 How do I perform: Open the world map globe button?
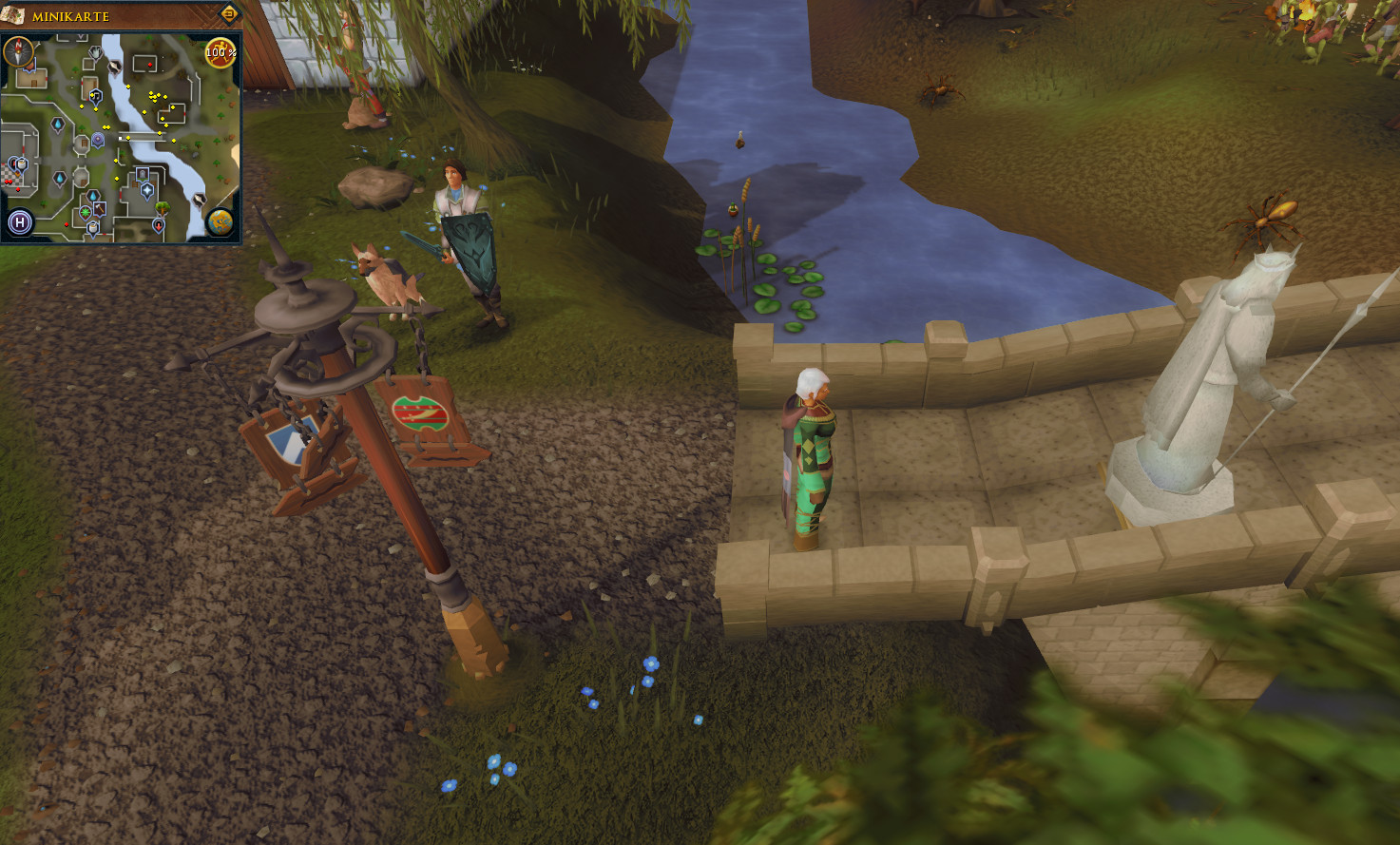(221, 223)
